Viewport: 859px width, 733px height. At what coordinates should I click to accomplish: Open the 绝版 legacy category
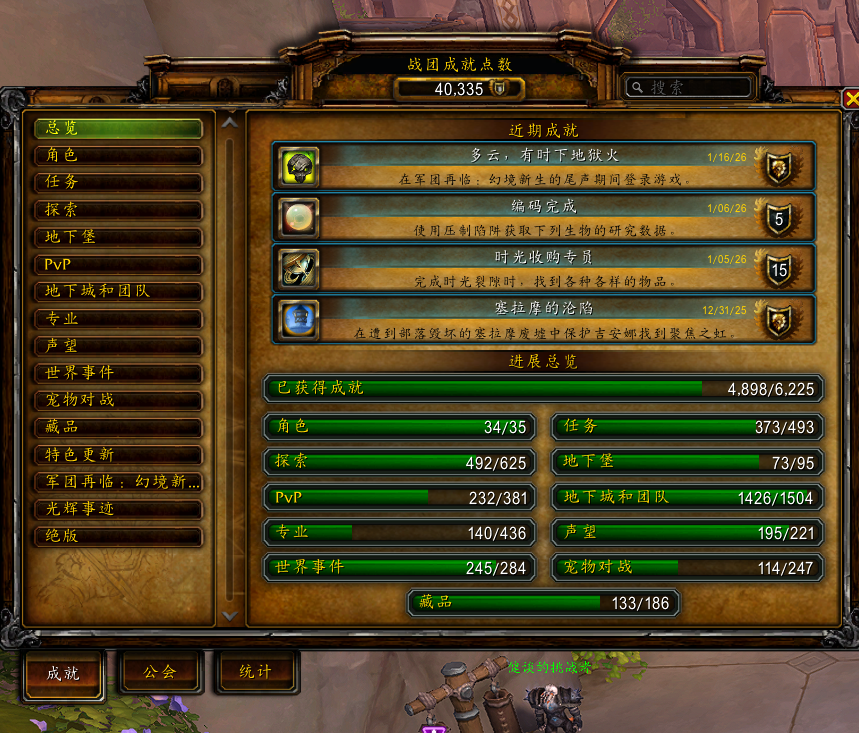pyautogui.click(x=118, y=536)
